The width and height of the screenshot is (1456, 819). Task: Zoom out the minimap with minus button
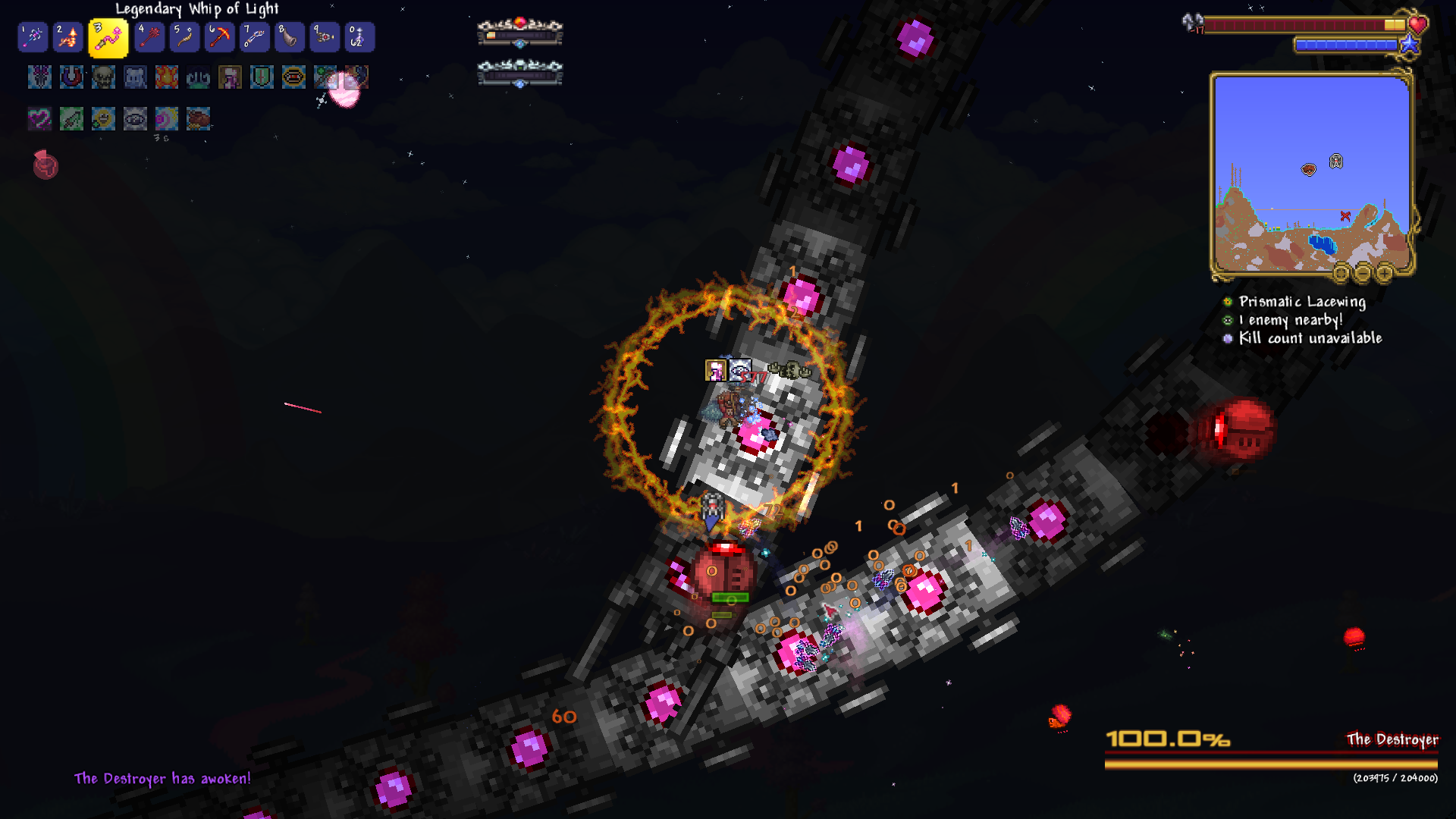(1363, 272)
